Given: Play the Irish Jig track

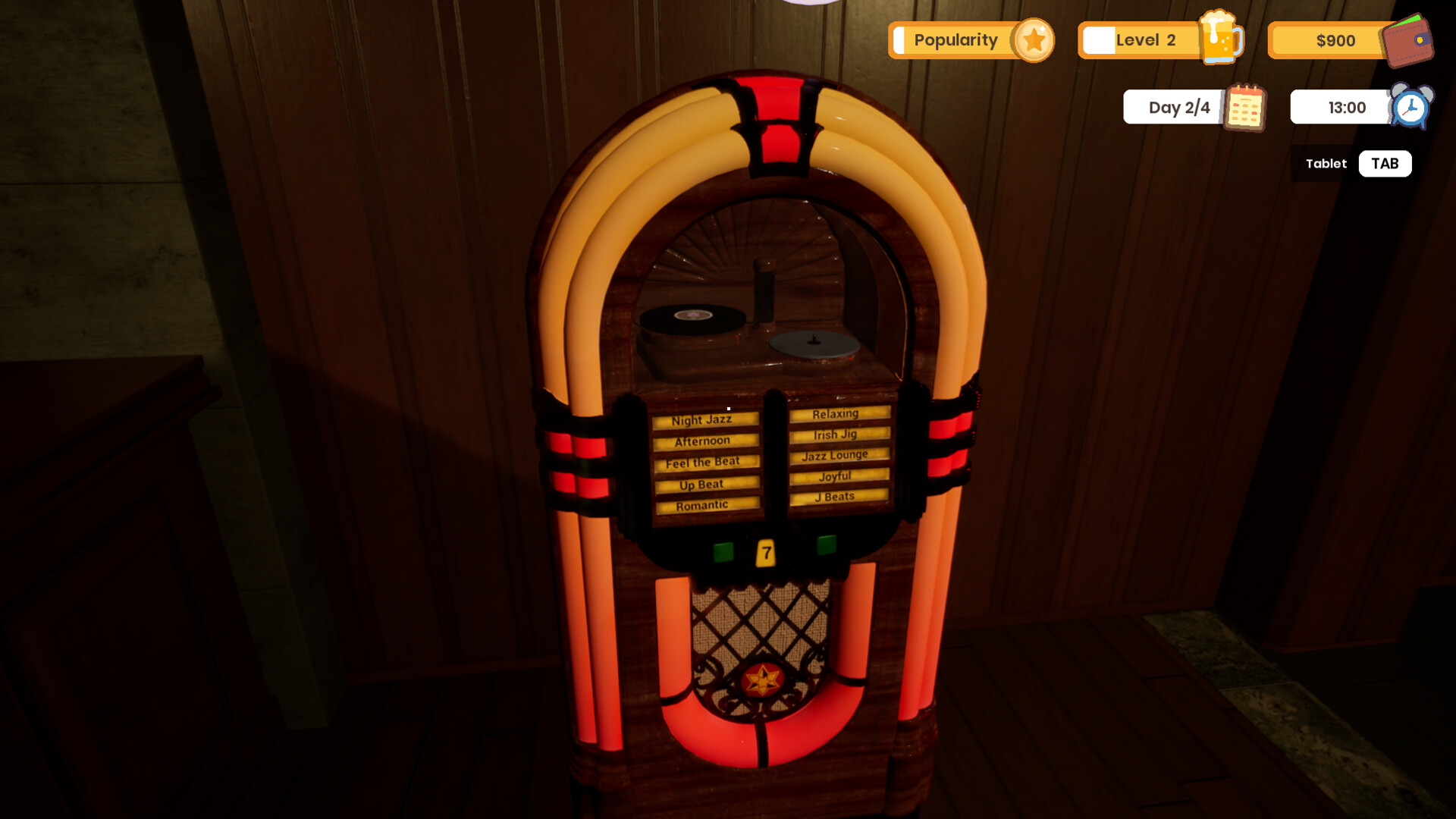Looking at the screenshot, I should point(837,435).
